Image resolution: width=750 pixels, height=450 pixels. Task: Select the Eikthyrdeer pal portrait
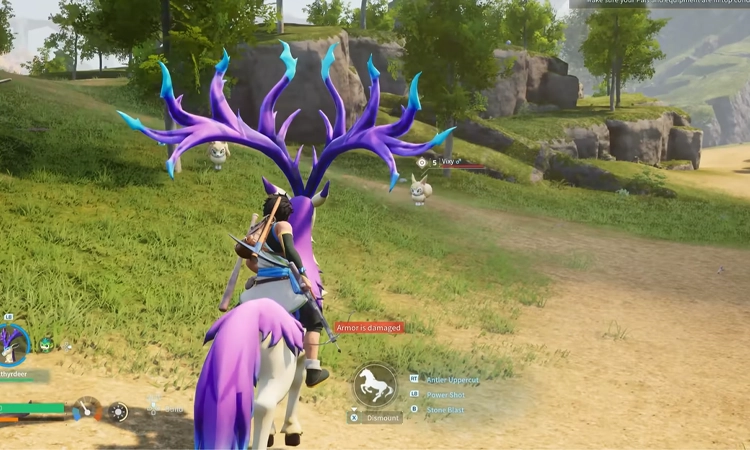[x=14, y=343]
